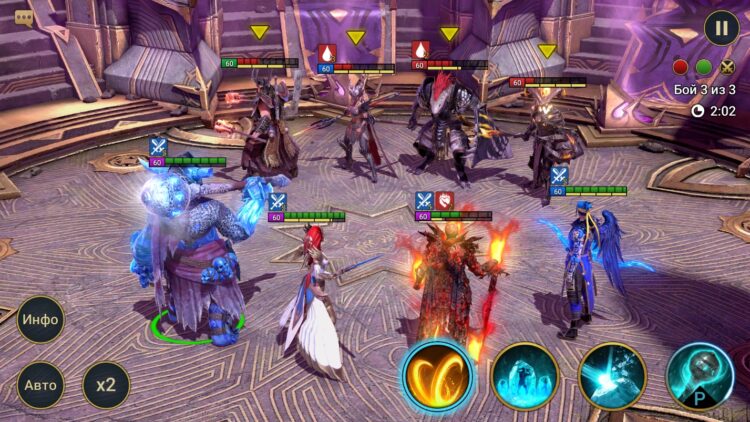Activate the ice crystals skill
The height and width of the screenshot is (422, 750).
click(x=525, y=376)
